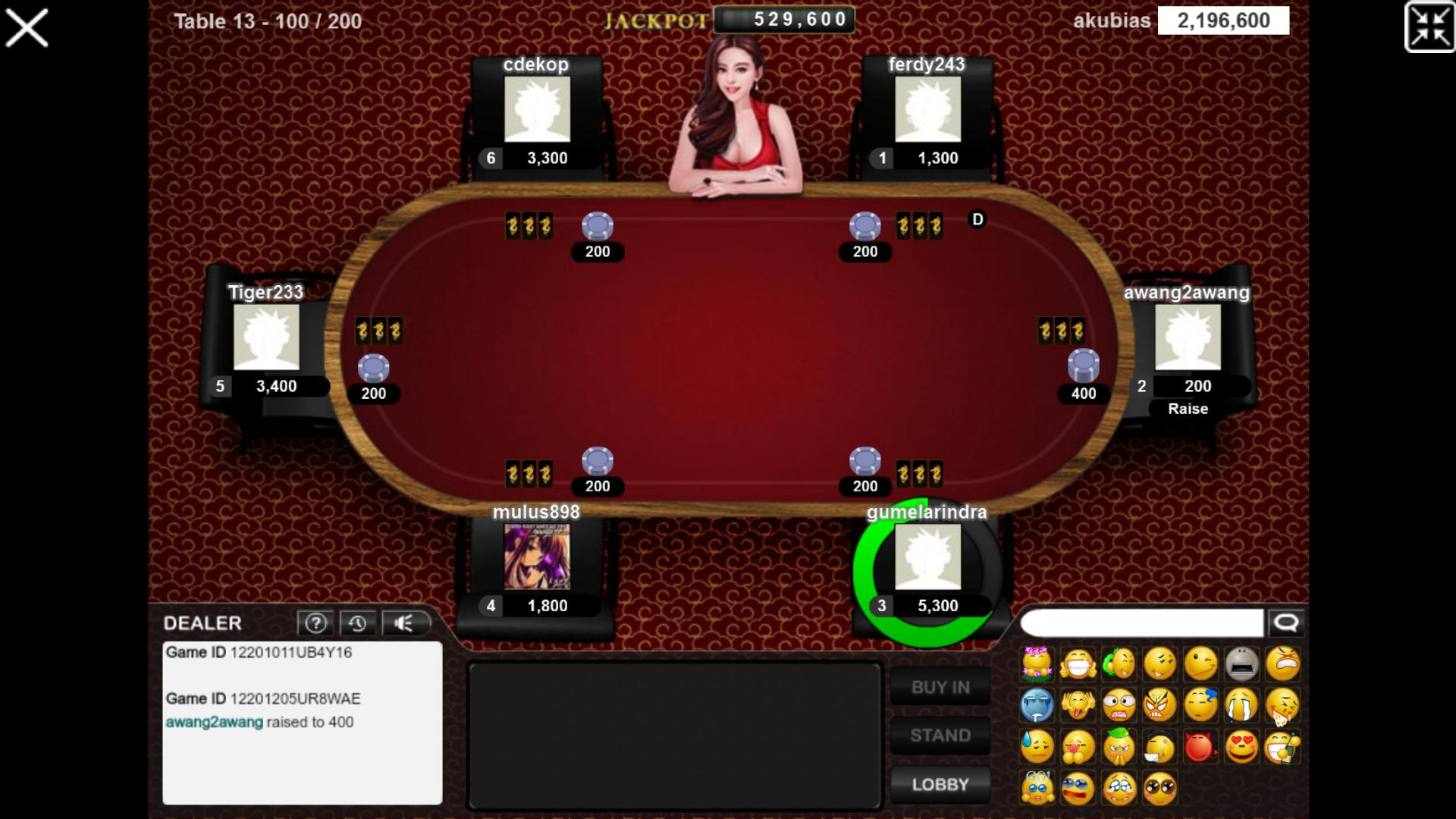The height and width of the screenshot is (819, 1456).
Task: Exit the table via the X in top-left
Action: click(x=27, y=27)
